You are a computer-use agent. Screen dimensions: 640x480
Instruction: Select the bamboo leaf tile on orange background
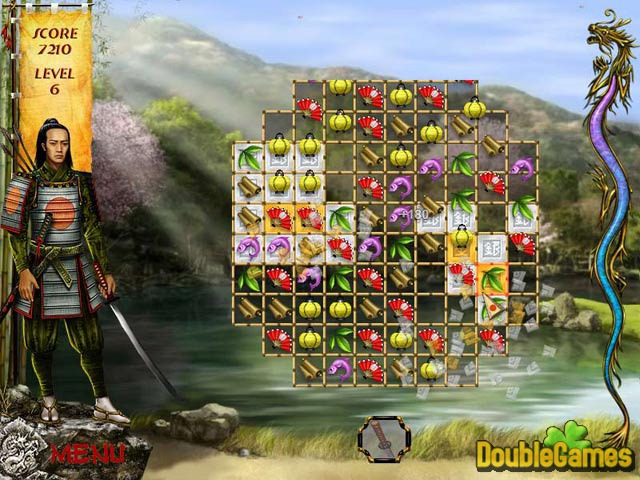pyautogui.click(x=492, y=278)
